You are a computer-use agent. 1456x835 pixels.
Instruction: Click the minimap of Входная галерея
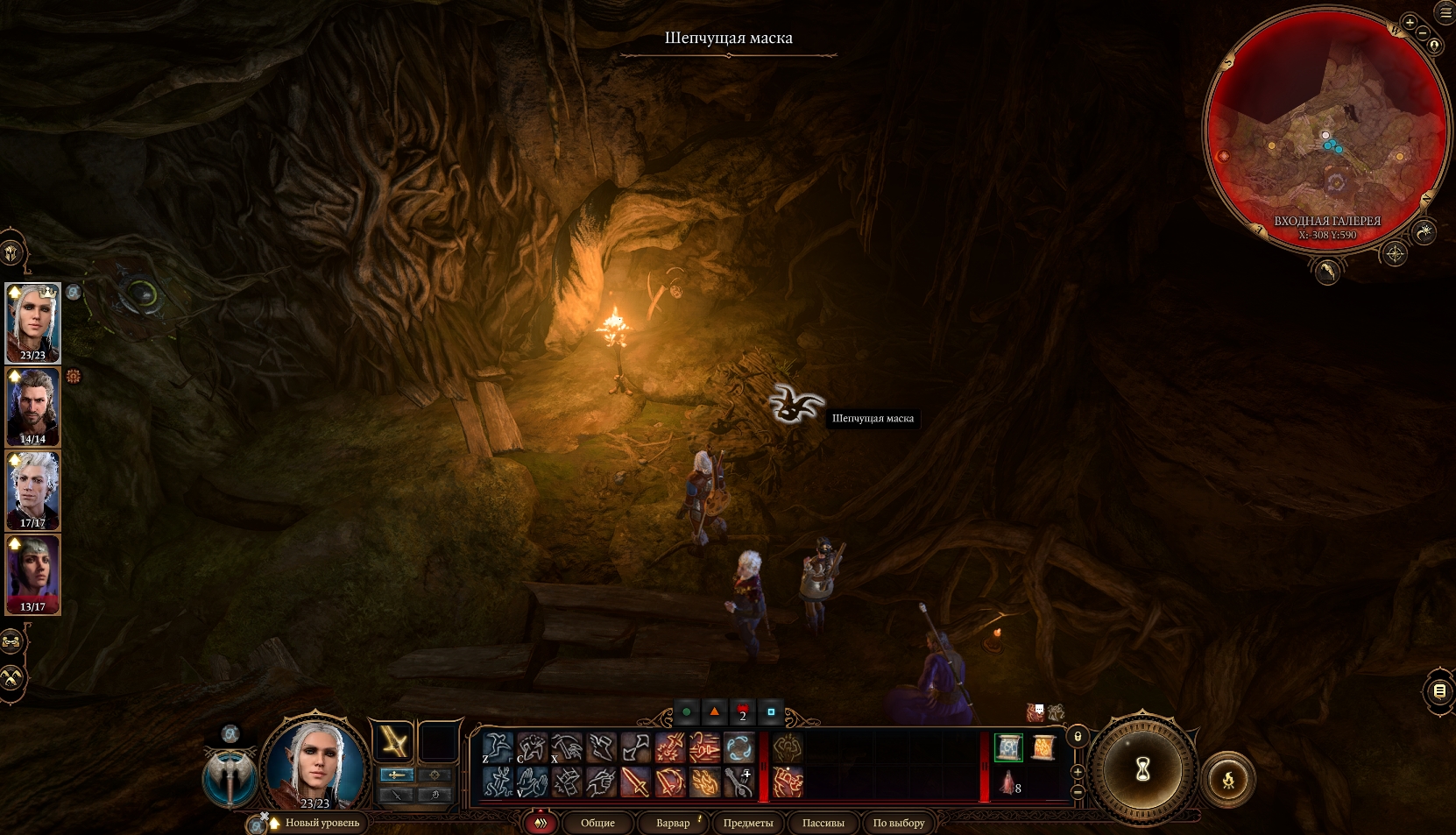click(x=1326, y=131)
